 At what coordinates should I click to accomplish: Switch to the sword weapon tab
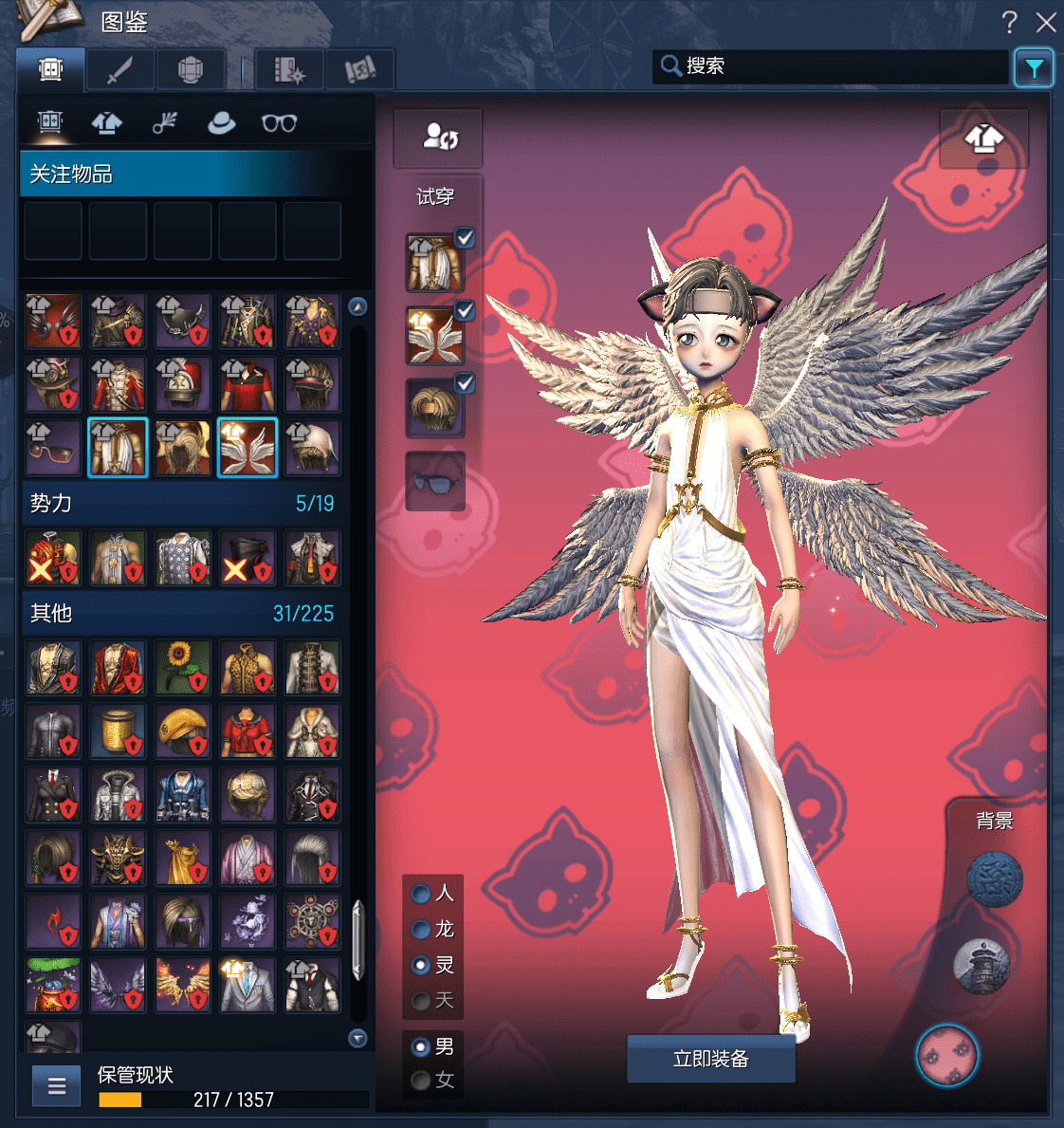[119, 70]
